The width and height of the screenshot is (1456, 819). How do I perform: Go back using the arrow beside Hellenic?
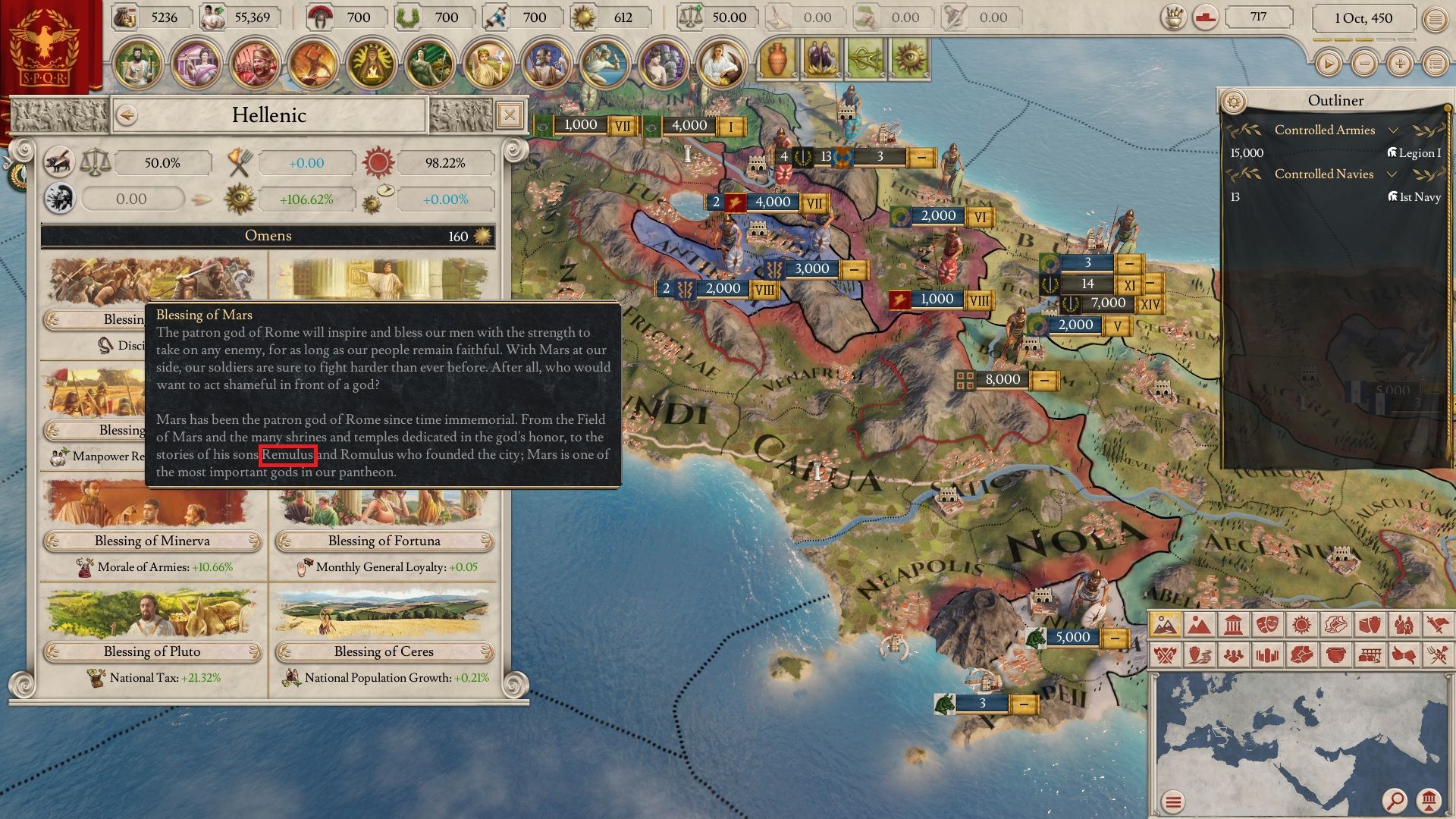click(x=127, y=115)
